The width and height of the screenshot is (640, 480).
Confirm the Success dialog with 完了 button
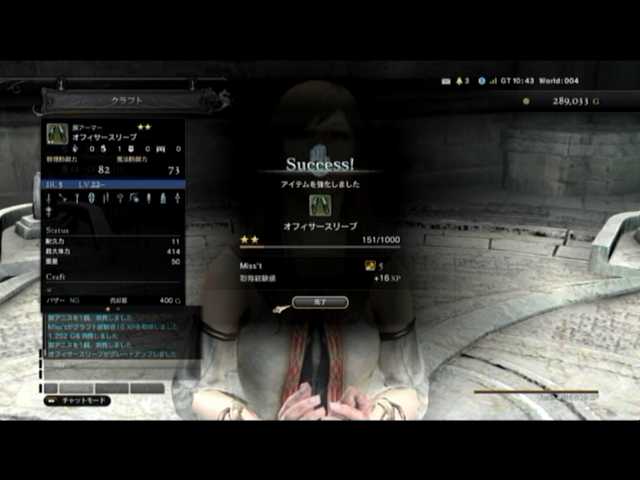320,301
